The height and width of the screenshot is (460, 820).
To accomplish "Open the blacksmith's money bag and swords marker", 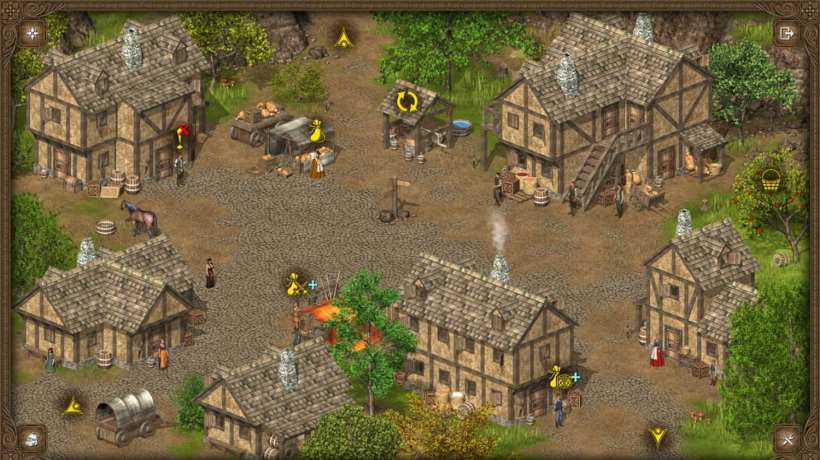I will coord(296,285).
